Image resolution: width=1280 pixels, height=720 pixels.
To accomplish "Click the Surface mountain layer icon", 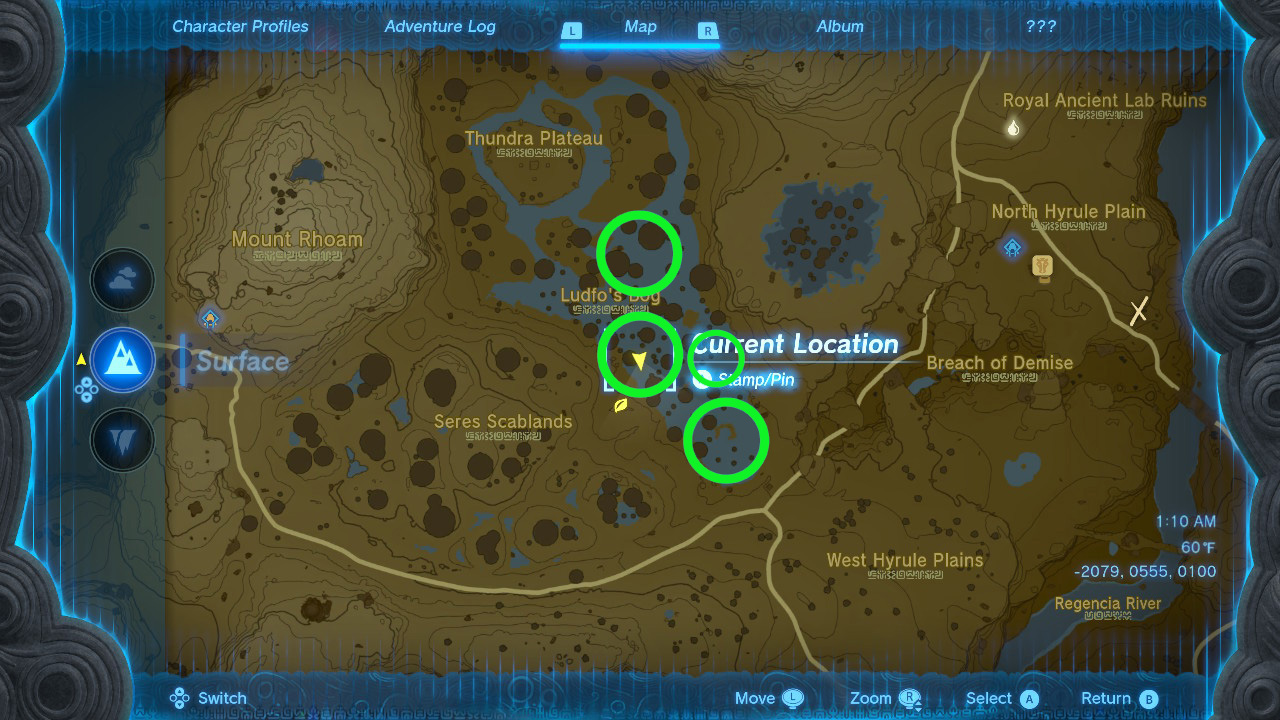I will pyautogui.click(x=121, y=360).
